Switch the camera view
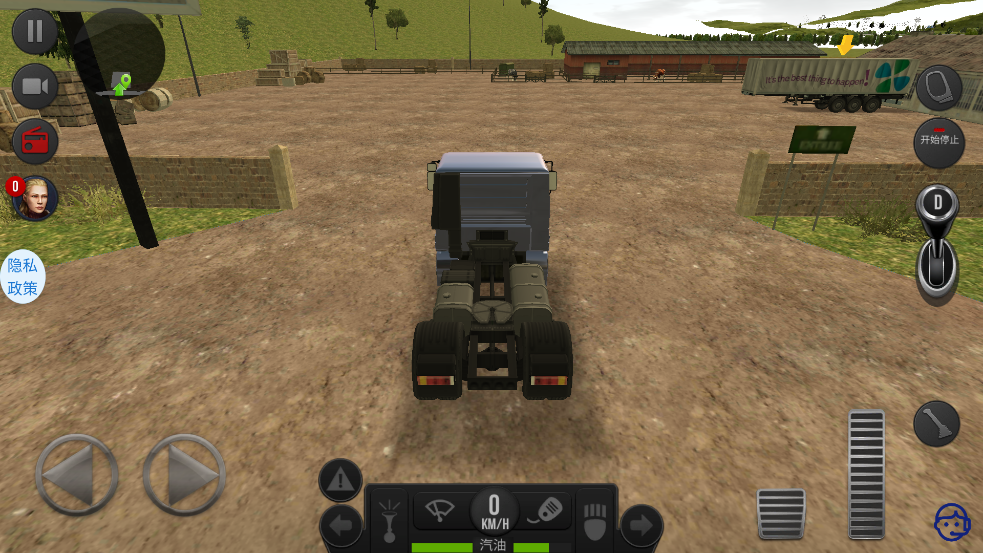This screenshot has width=983, height=553. click(35, 87)
